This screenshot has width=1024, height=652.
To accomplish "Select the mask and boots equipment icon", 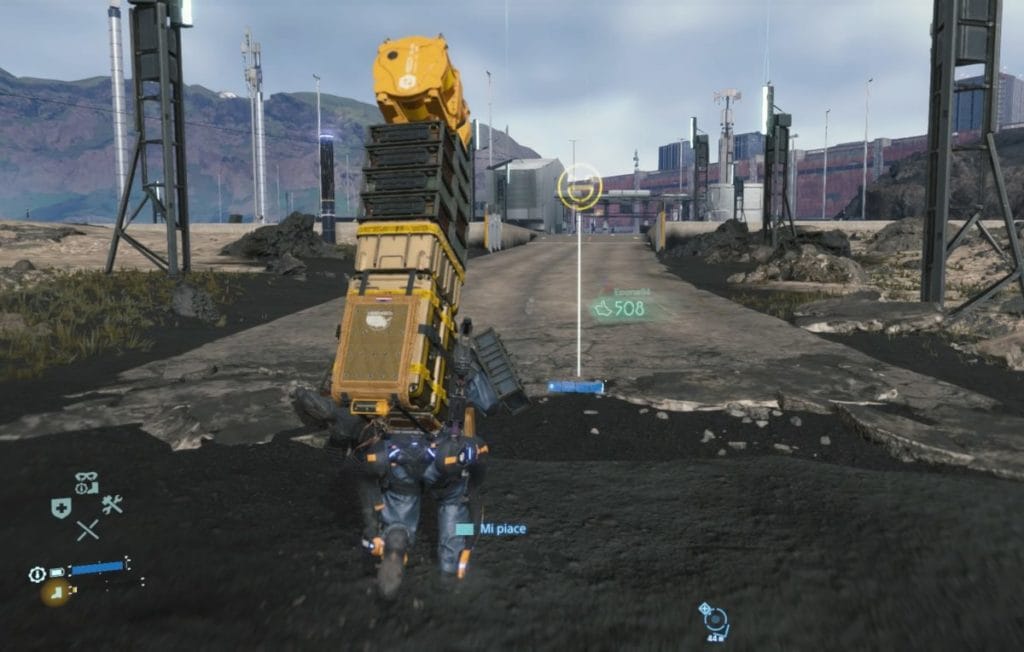I will (86, 483).
